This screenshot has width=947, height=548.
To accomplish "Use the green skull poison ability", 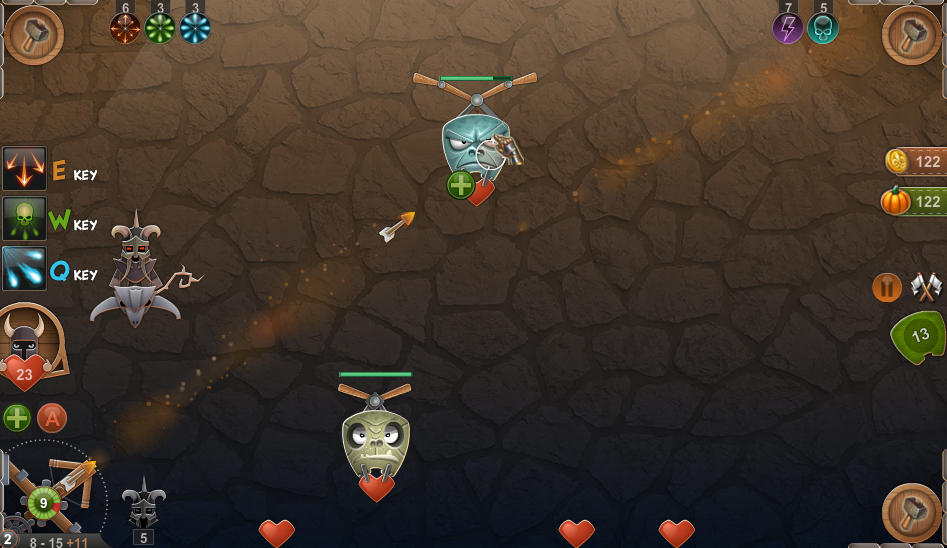I will (24, 218).
